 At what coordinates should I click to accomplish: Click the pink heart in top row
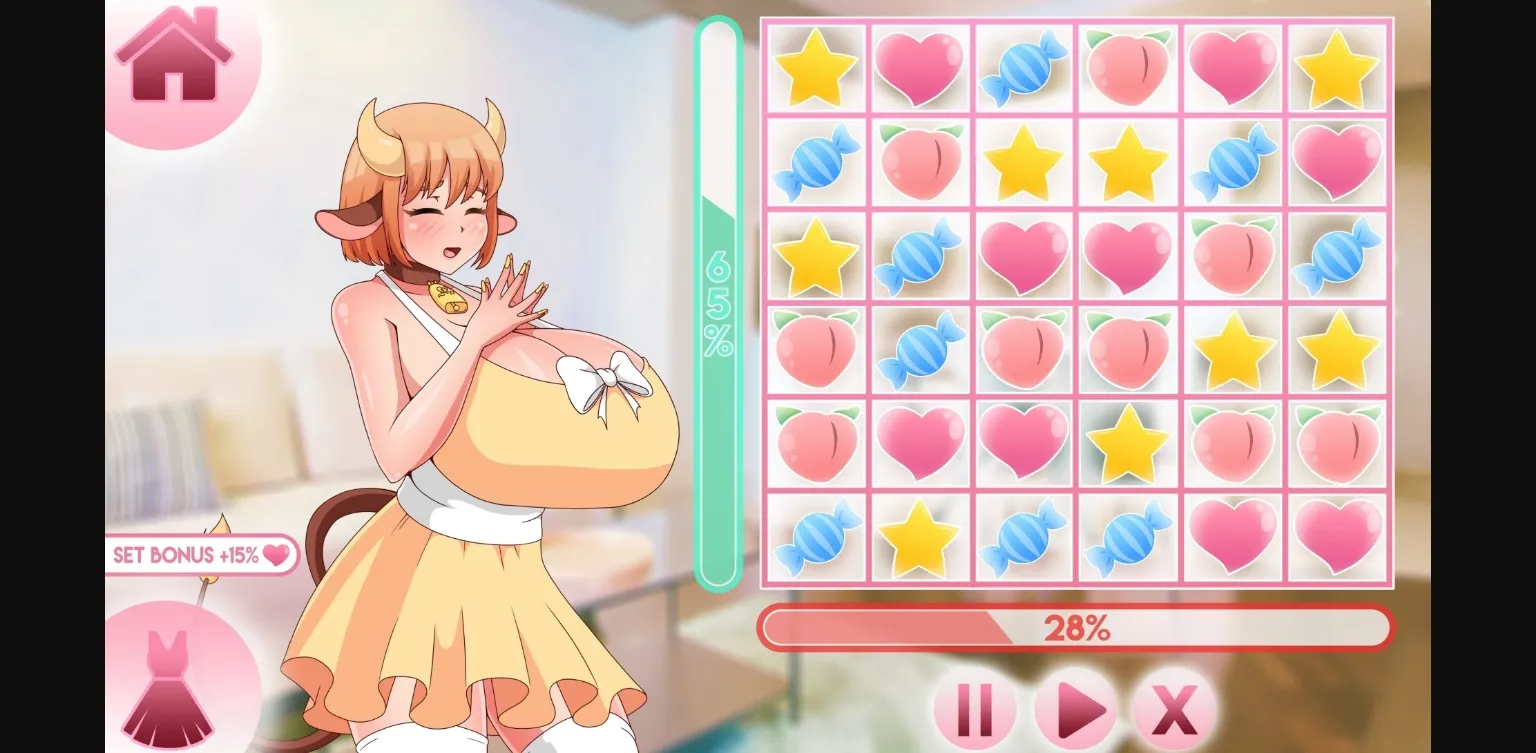point(920,66)
